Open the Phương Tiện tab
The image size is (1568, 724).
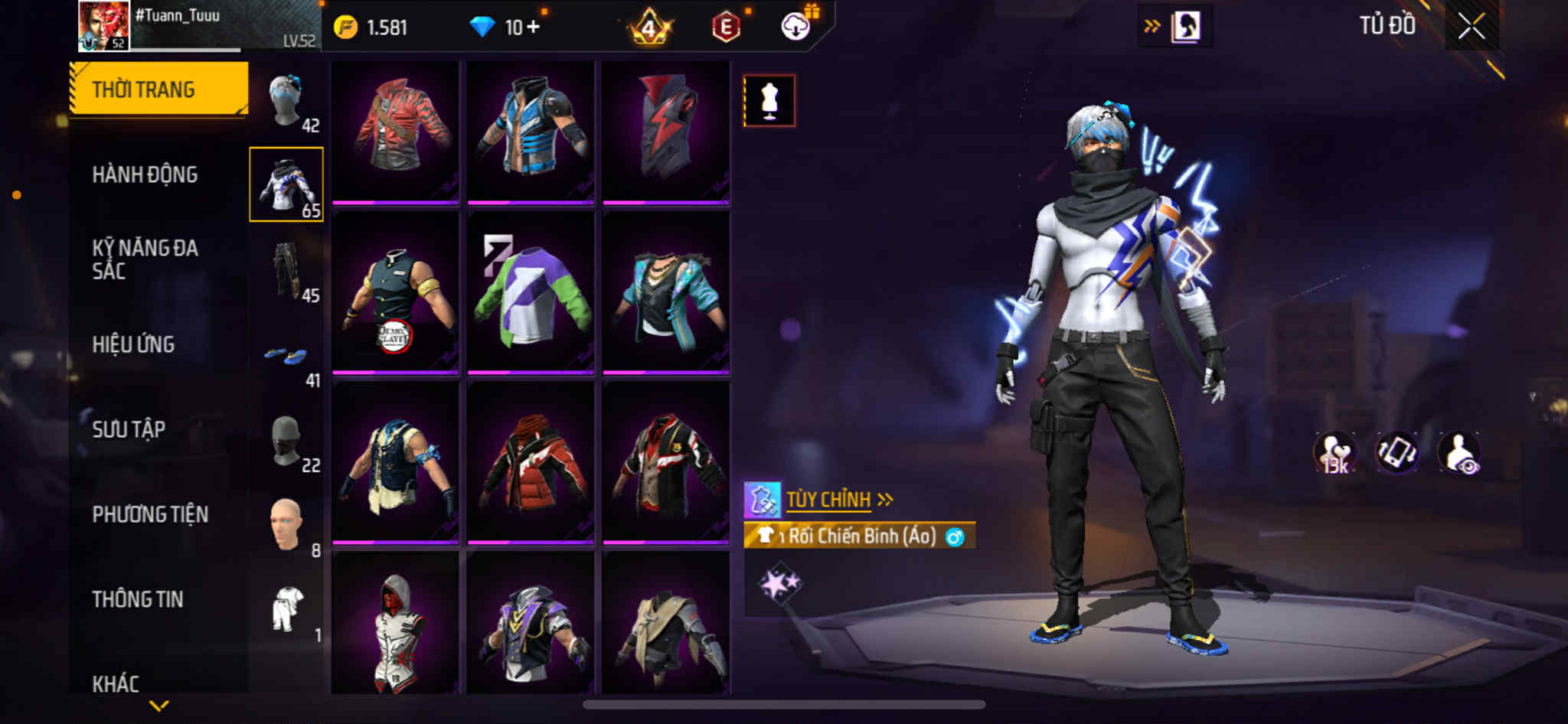150,514
